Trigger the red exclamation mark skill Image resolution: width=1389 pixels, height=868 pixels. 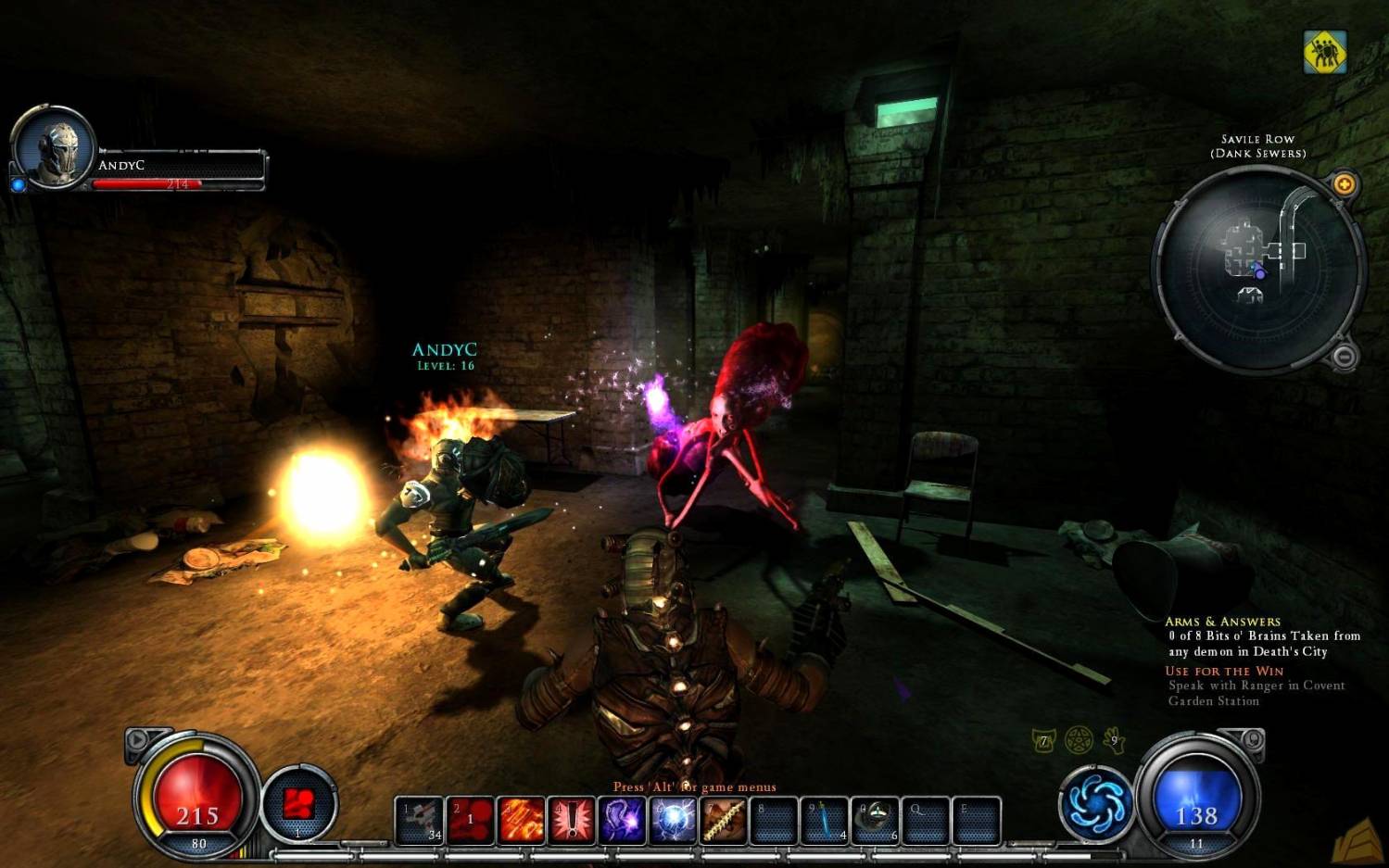pos(572,820)
